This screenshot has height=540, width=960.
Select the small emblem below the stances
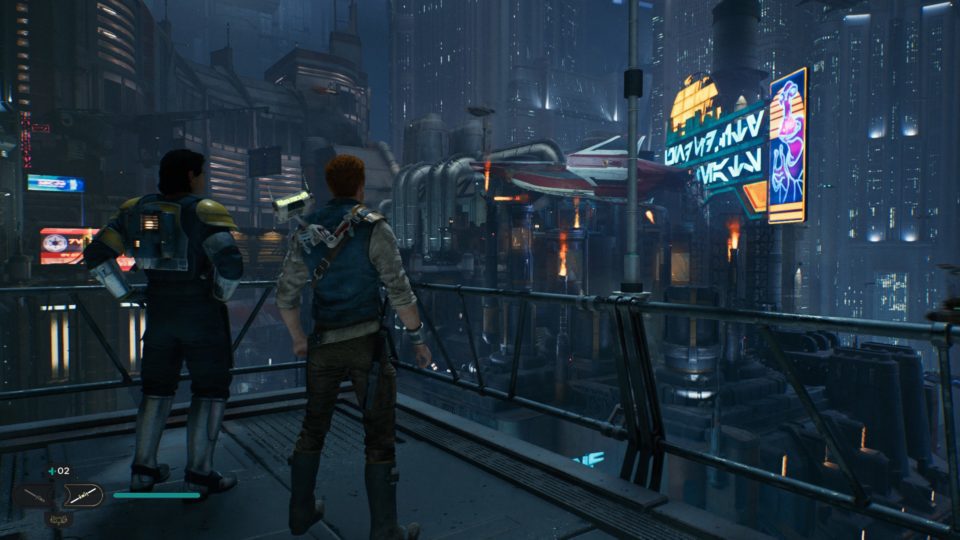(59, 520)
